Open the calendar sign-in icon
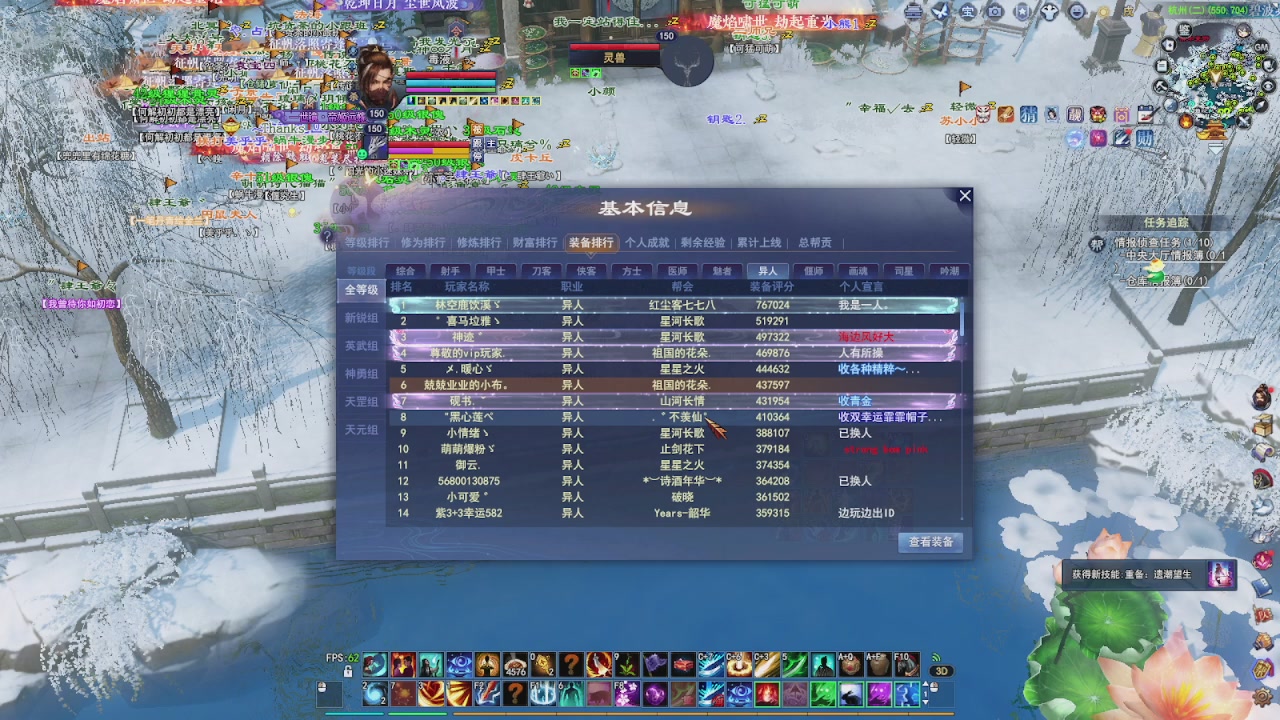The image size is (1280, 720). click(x=1144, y=113)
